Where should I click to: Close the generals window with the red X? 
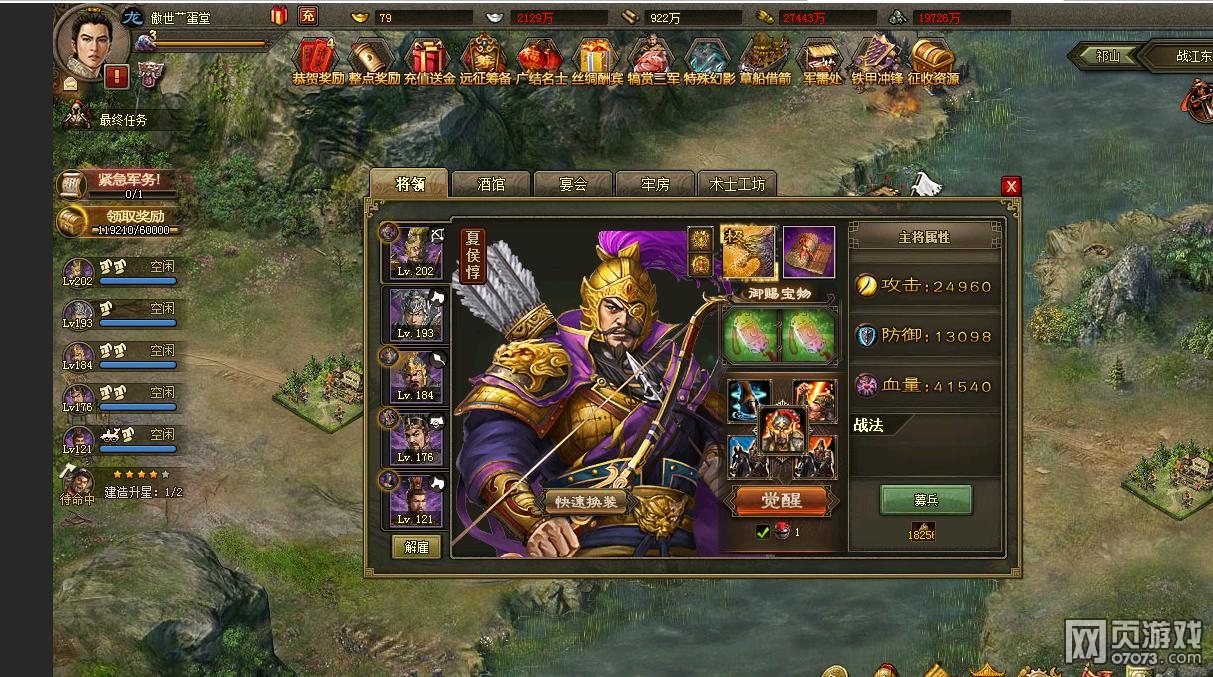1011,186
